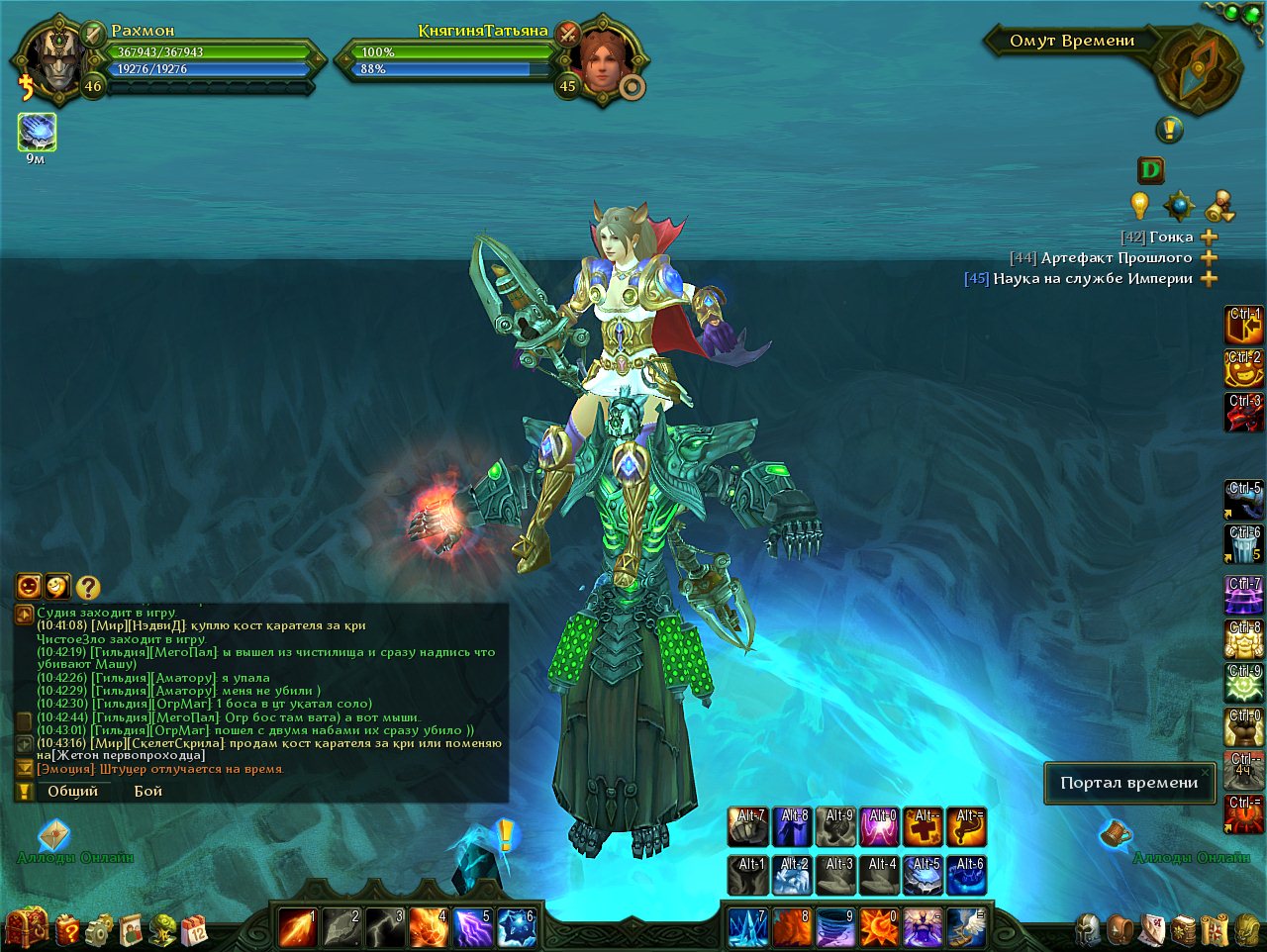Open the lightbulb hints icon
This screenshot has height=952, width=1267.
(x=1140, y=205)
